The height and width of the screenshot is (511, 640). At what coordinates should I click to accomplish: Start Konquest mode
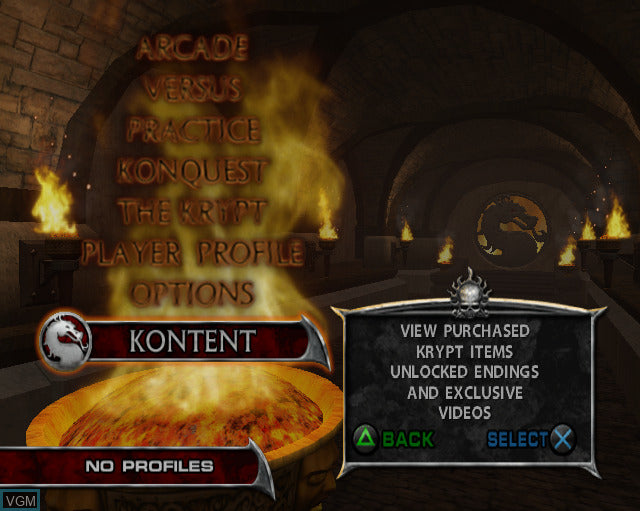tap(192, 171)
